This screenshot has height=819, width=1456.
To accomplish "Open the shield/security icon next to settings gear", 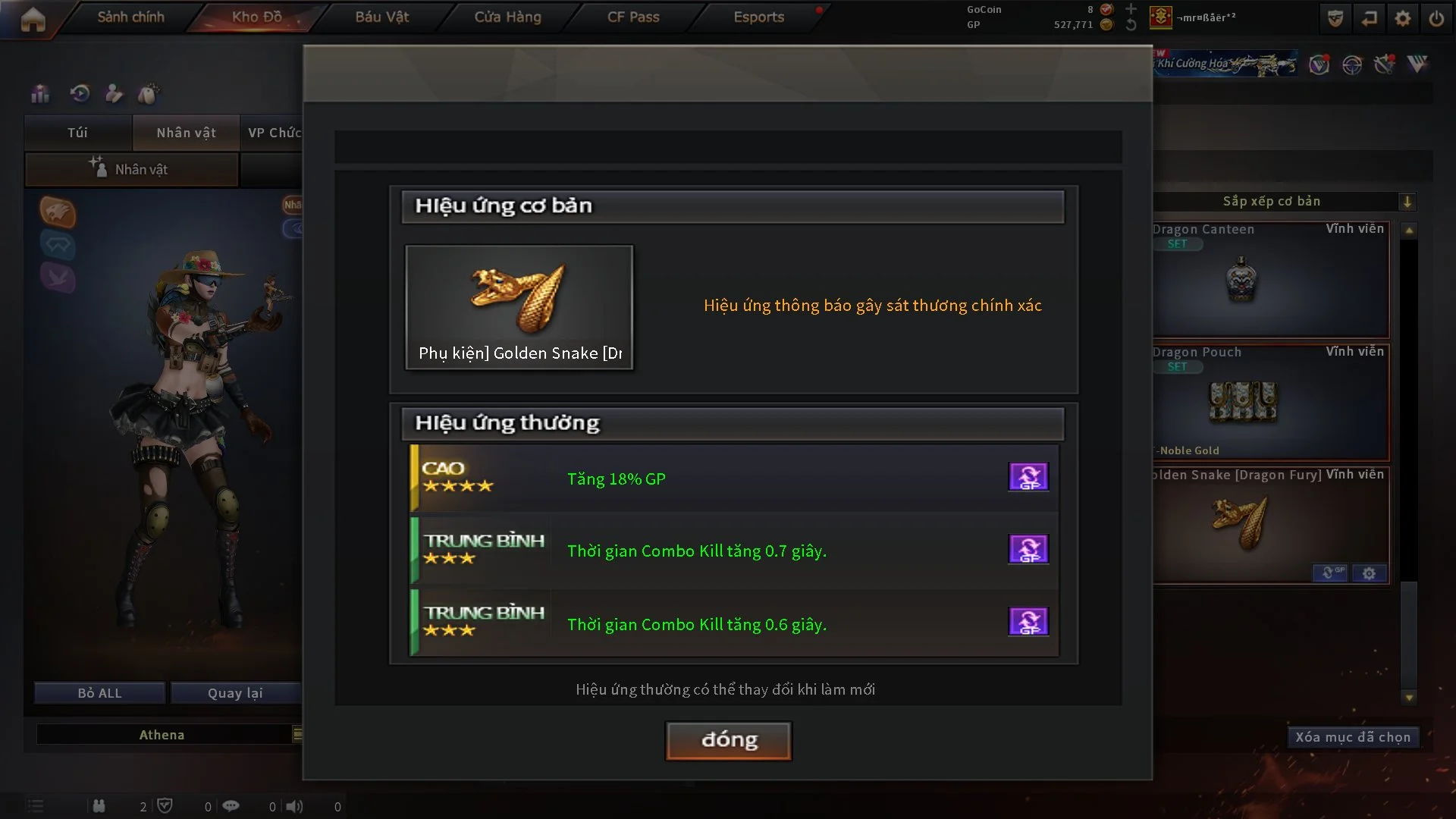I will click(x=1334, y=18).
